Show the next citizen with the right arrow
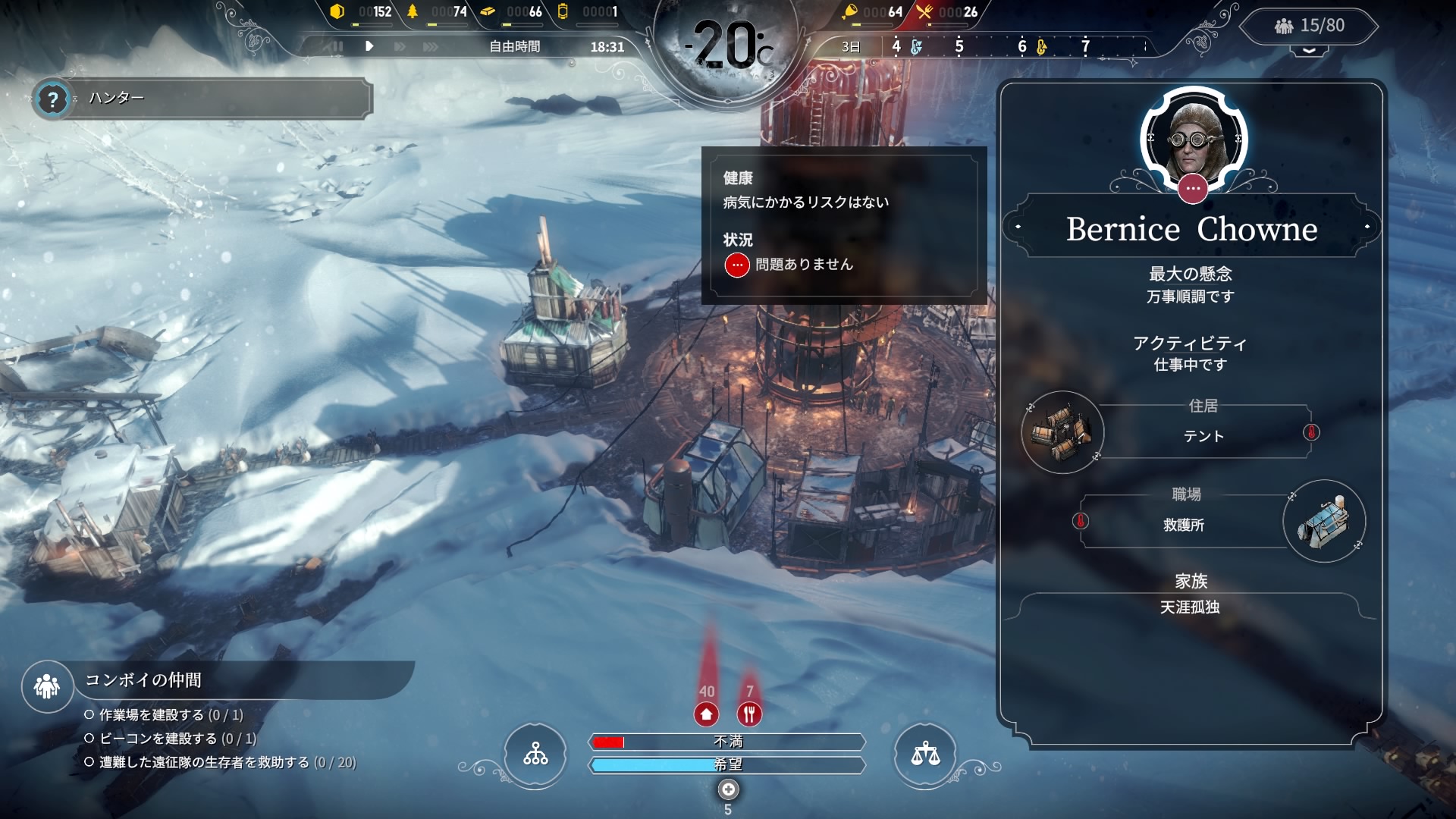Image resolution: width=1456 pixels, height=819 pixels. click(1367, 227)
